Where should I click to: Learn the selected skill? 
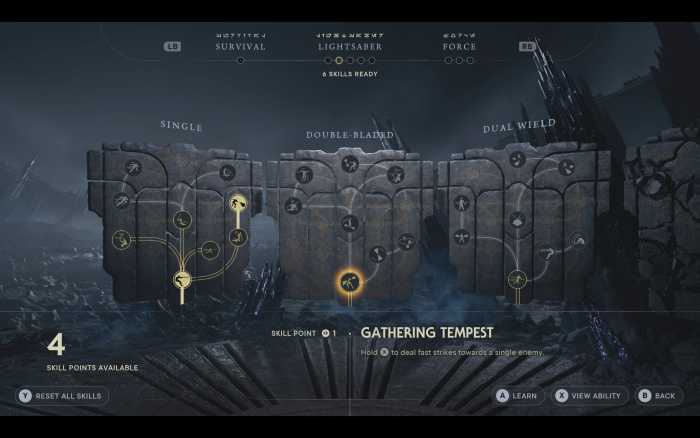[x=517, y=395]
